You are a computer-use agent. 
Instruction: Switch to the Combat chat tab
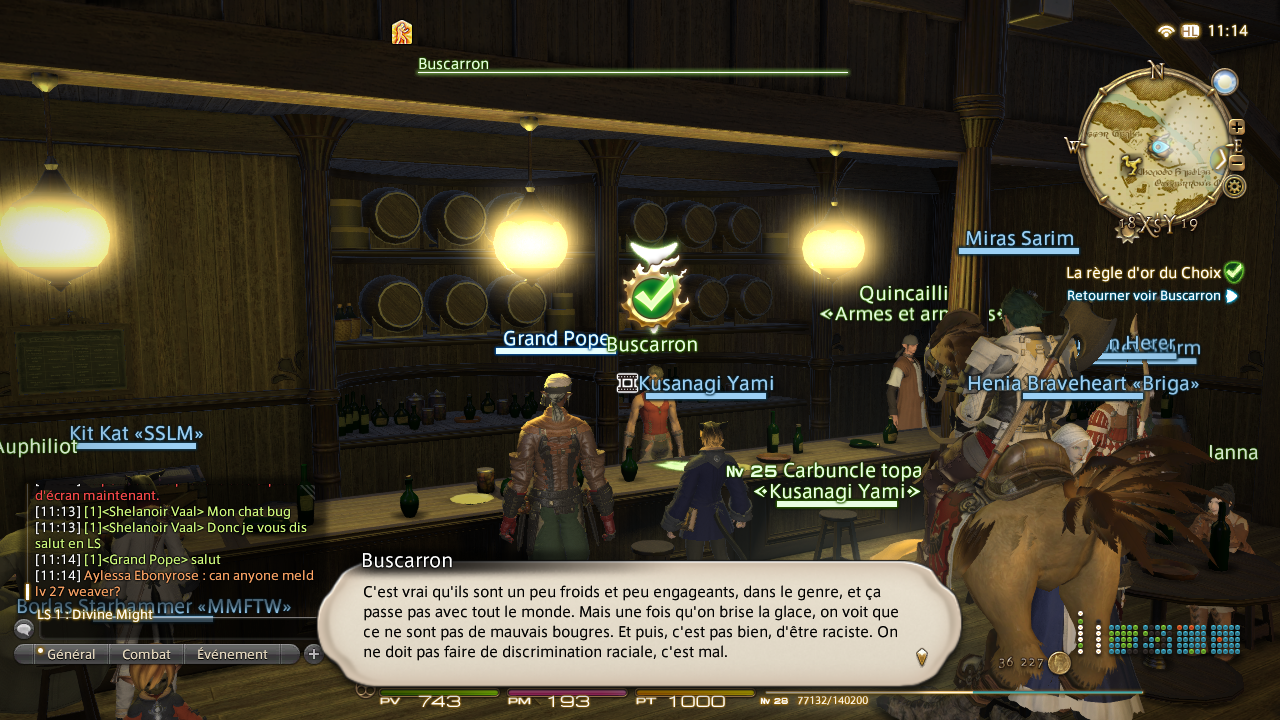pyautogui.click(x=147, y=654)
